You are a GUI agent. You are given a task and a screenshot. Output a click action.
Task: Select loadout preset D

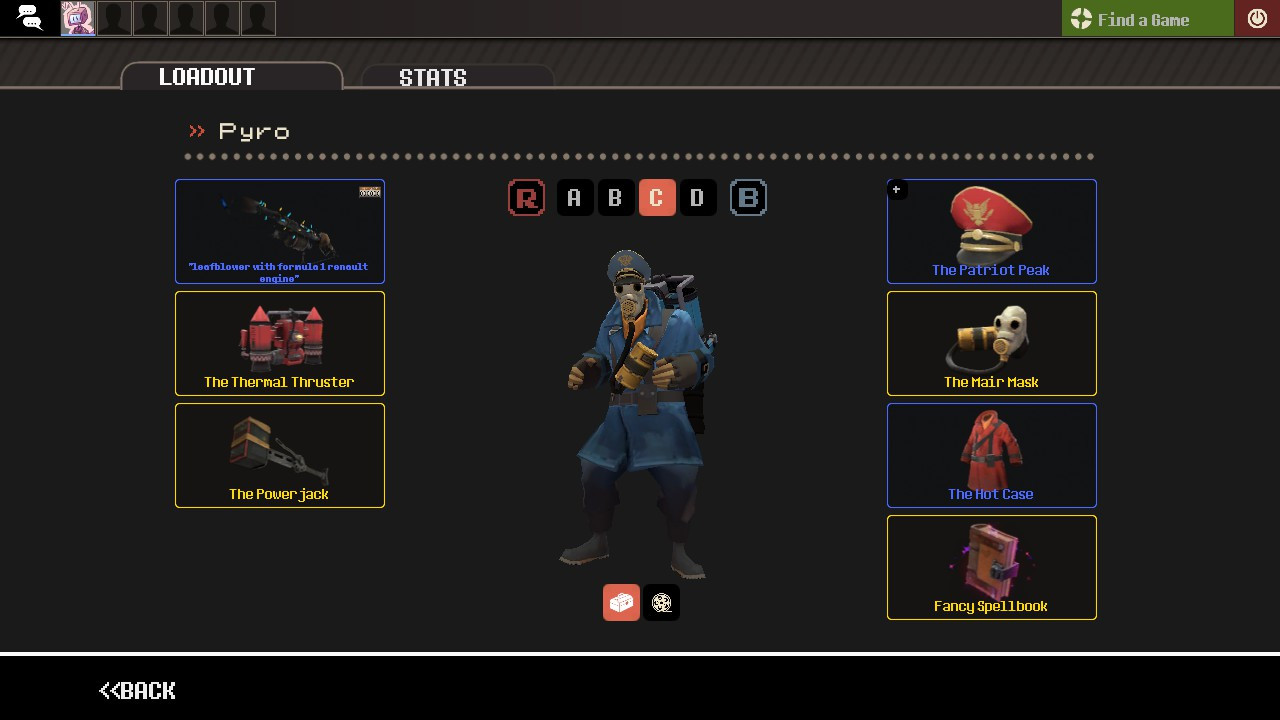click(x=698, y=197)
